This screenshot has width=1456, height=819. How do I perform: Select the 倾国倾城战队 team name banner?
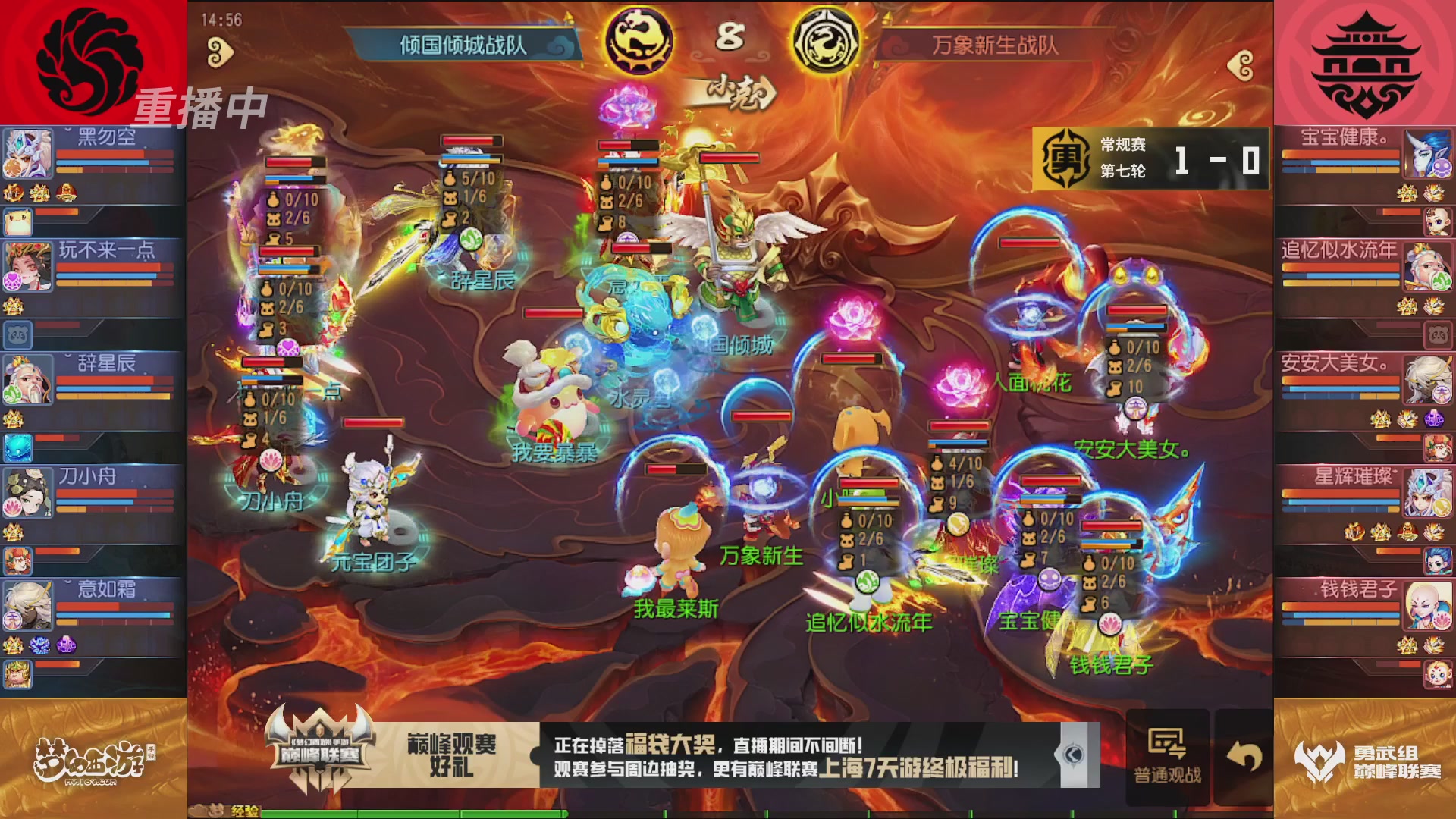[x=464, y=43]
